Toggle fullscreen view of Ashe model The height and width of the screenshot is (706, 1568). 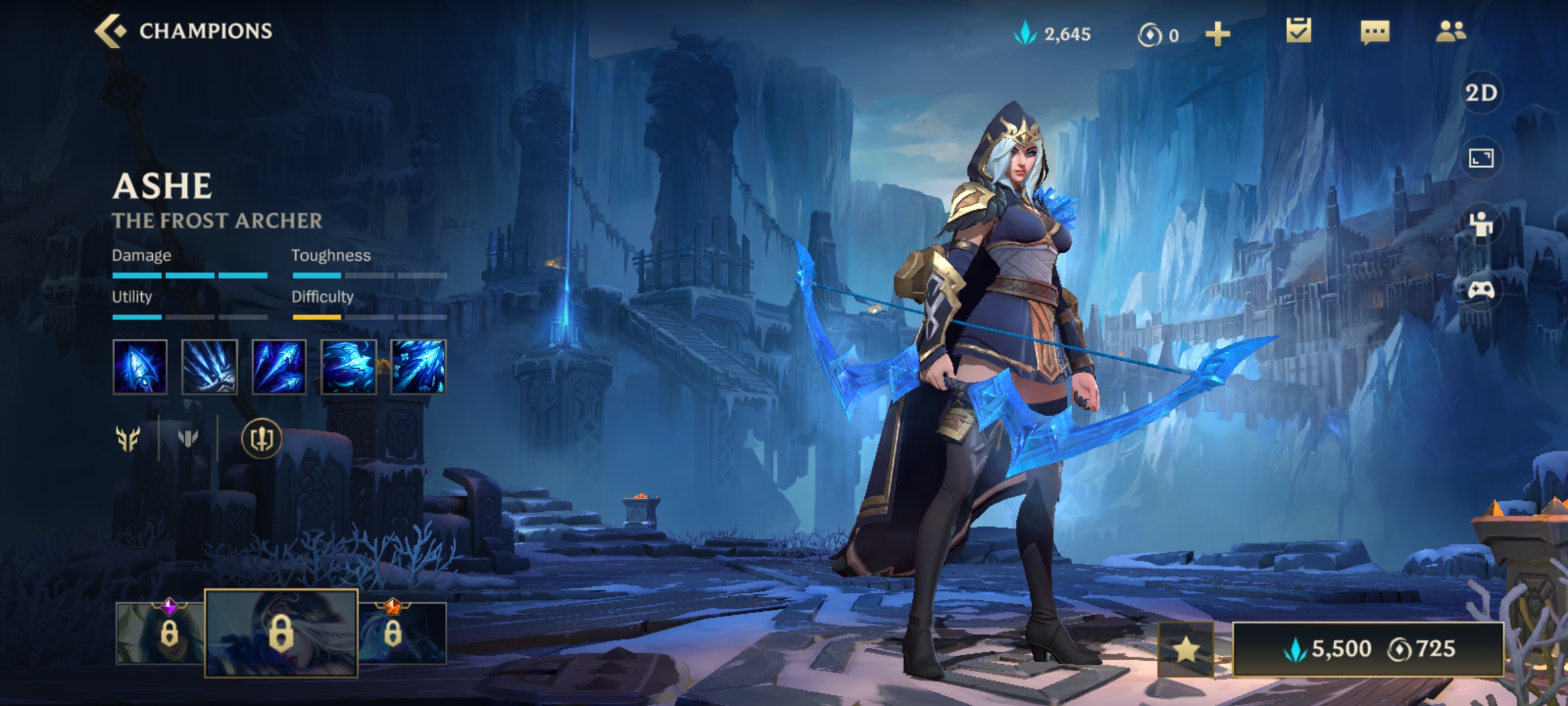[x=1480, y=157]
